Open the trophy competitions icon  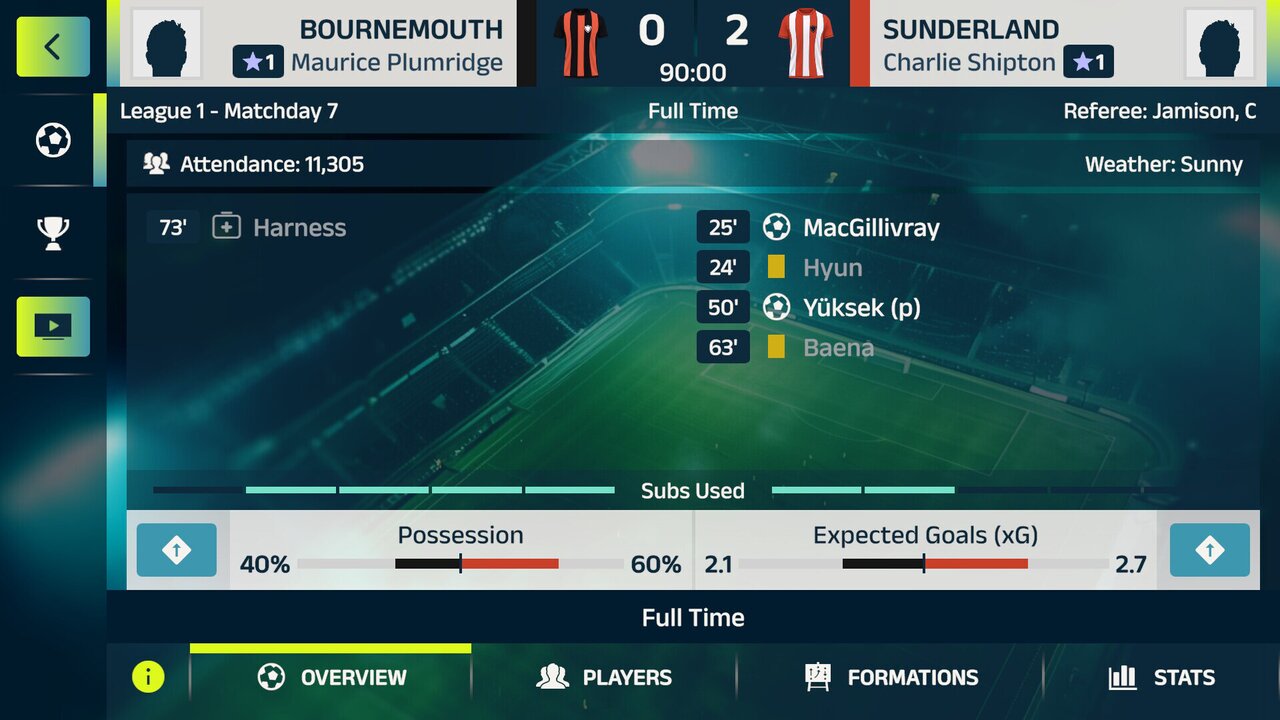[x=53, y=233]
